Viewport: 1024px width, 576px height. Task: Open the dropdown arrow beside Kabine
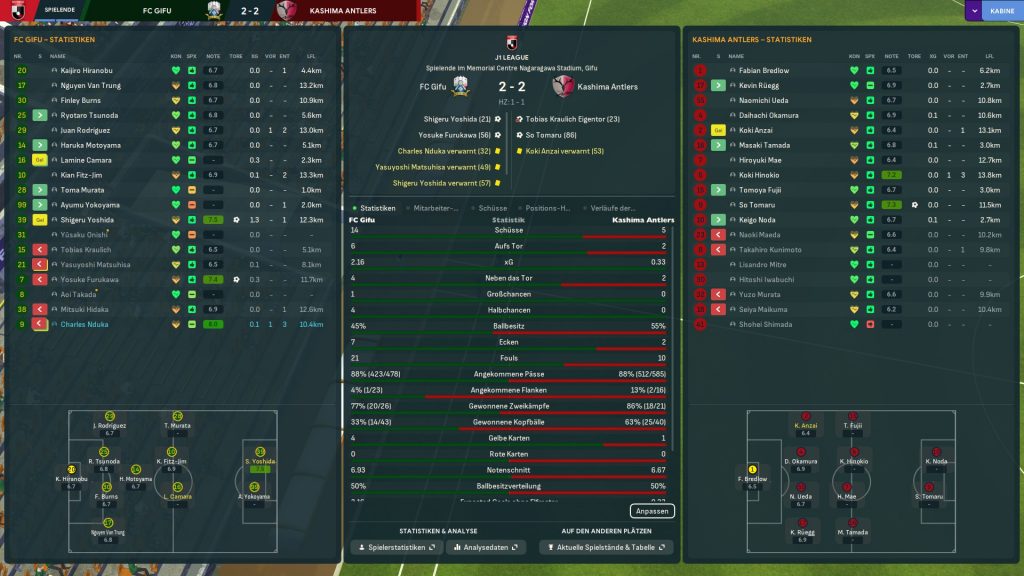tap(973, 11)
